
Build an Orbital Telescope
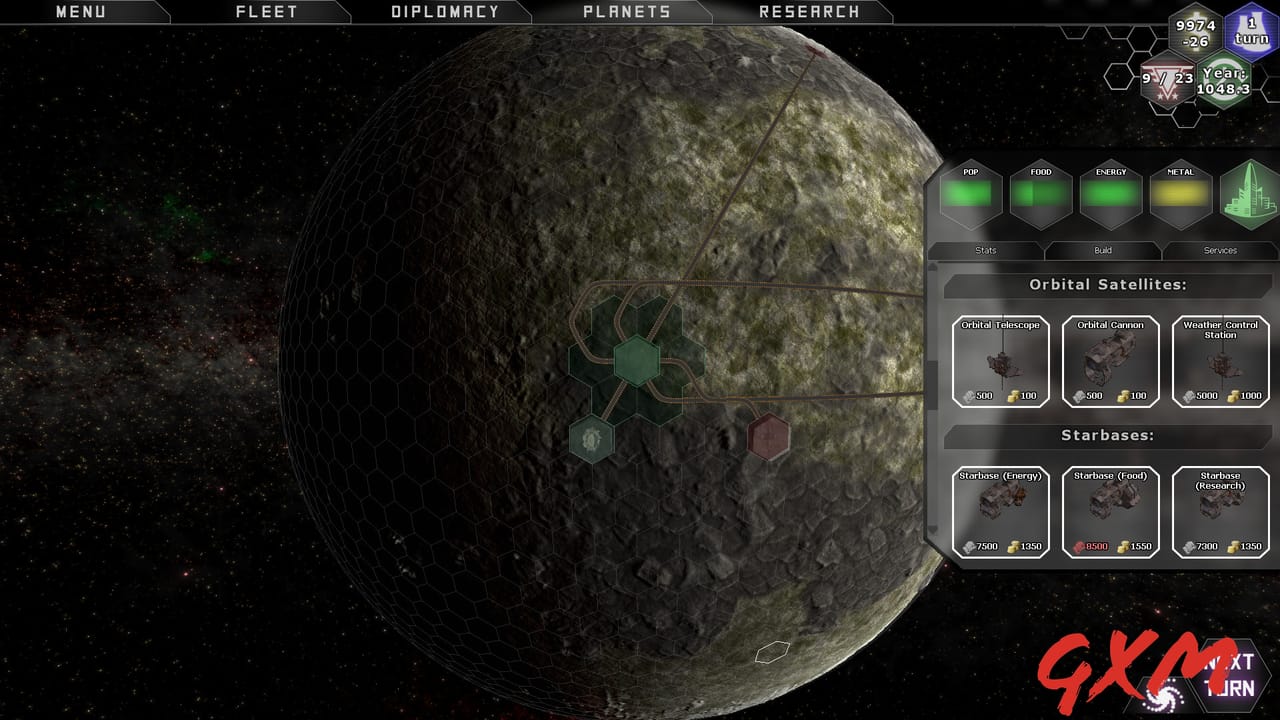click(1001, 362)
